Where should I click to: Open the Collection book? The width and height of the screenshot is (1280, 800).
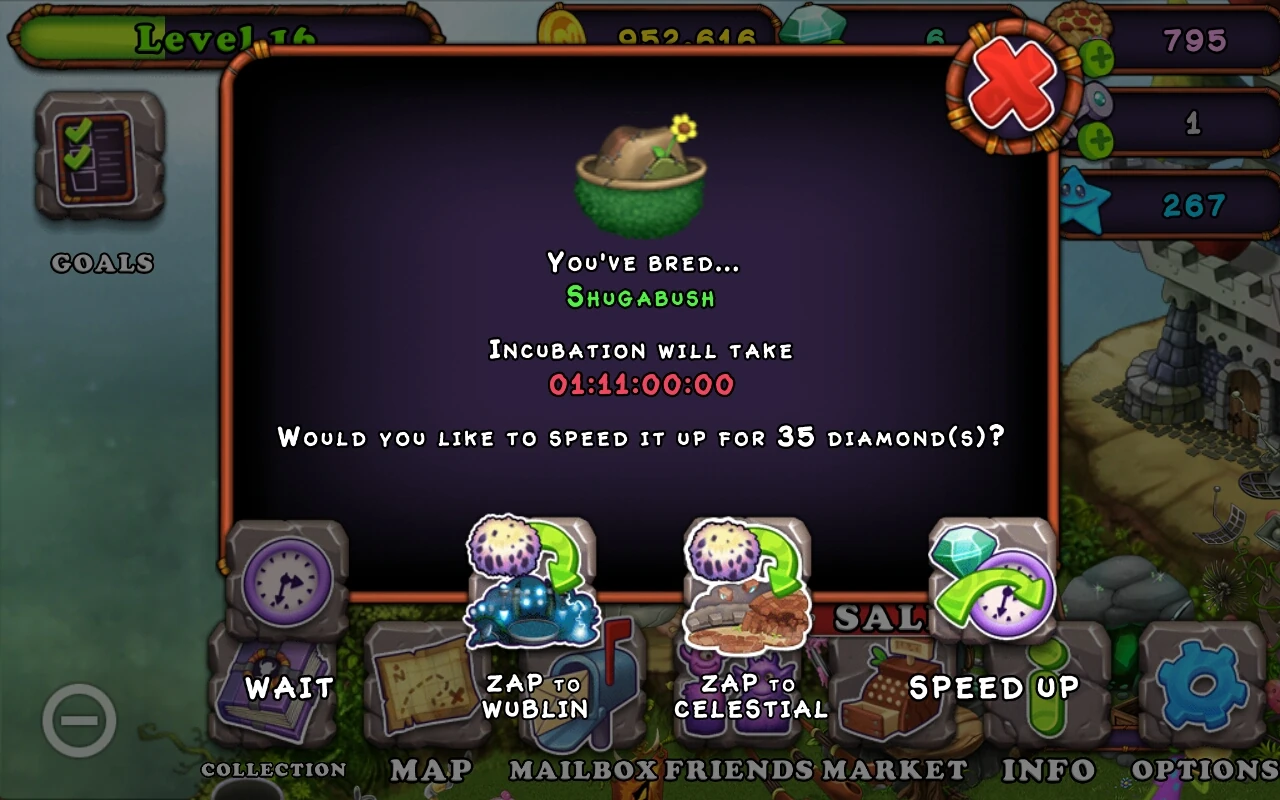[272, 690]
